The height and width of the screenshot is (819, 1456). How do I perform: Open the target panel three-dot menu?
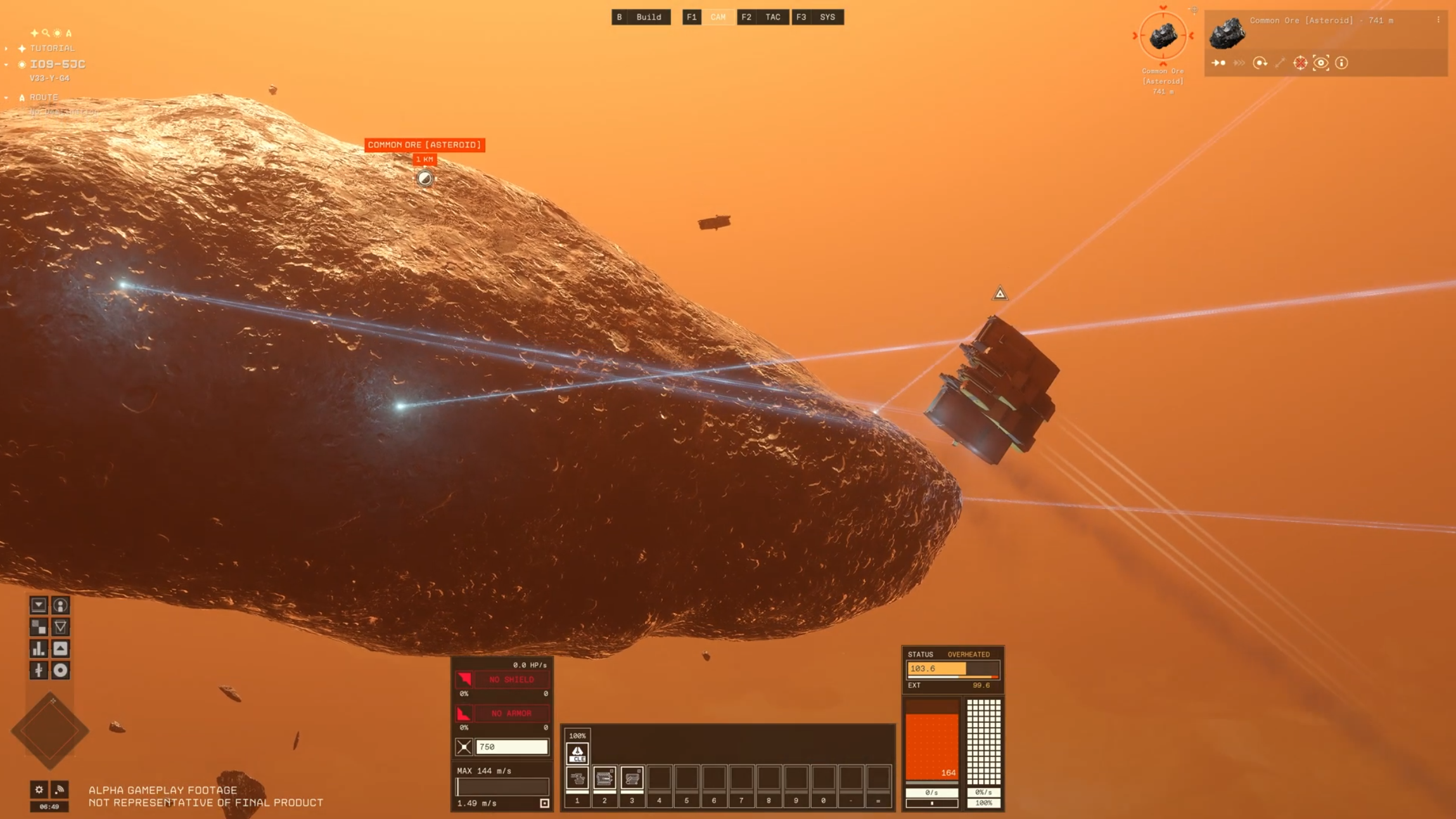point(1438,20)
